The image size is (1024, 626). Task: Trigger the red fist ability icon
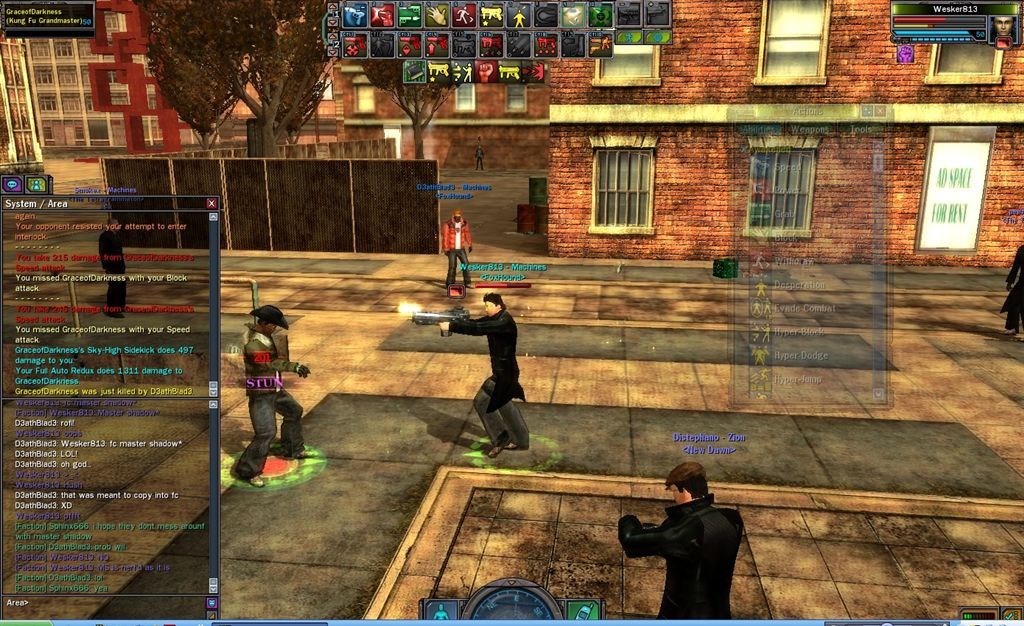(485, 71)
